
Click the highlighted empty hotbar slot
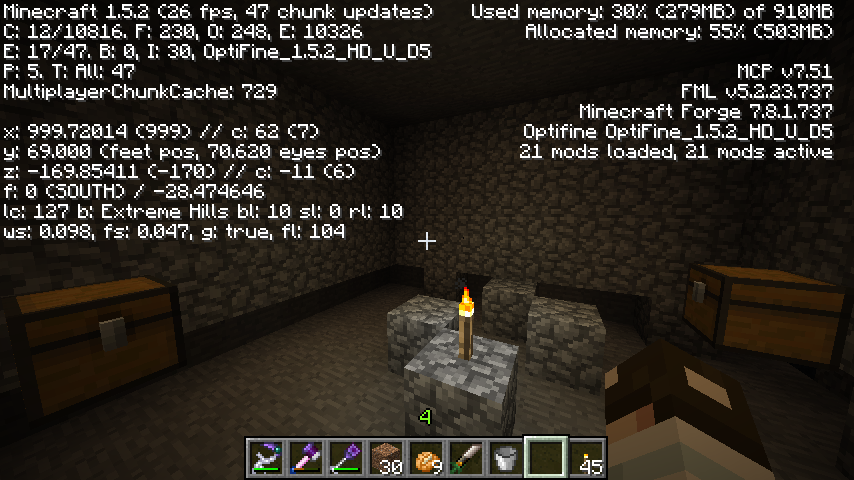(546, 457)
